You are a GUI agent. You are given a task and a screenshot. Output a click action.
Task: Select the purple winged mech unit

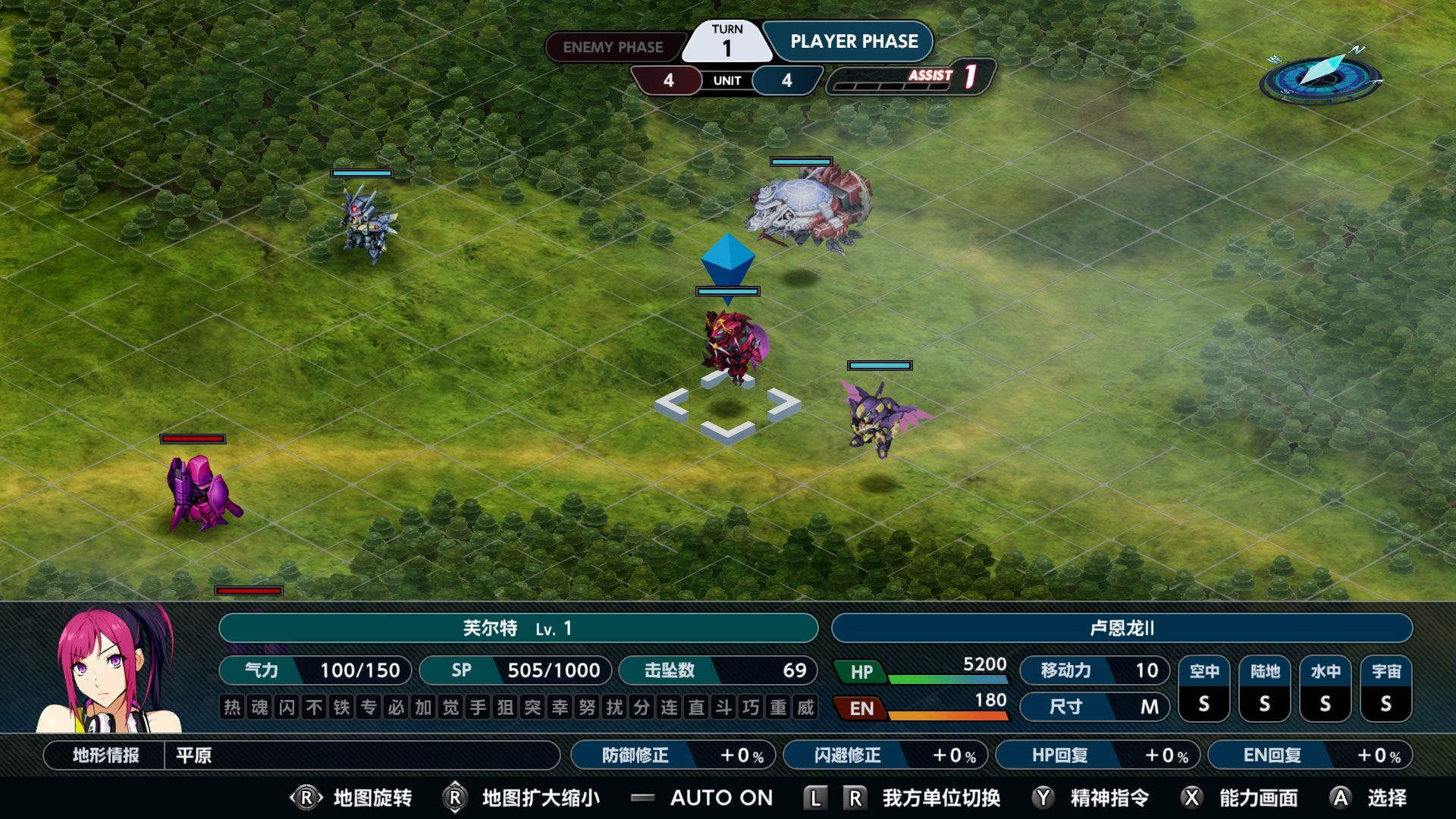click(881, 417)
